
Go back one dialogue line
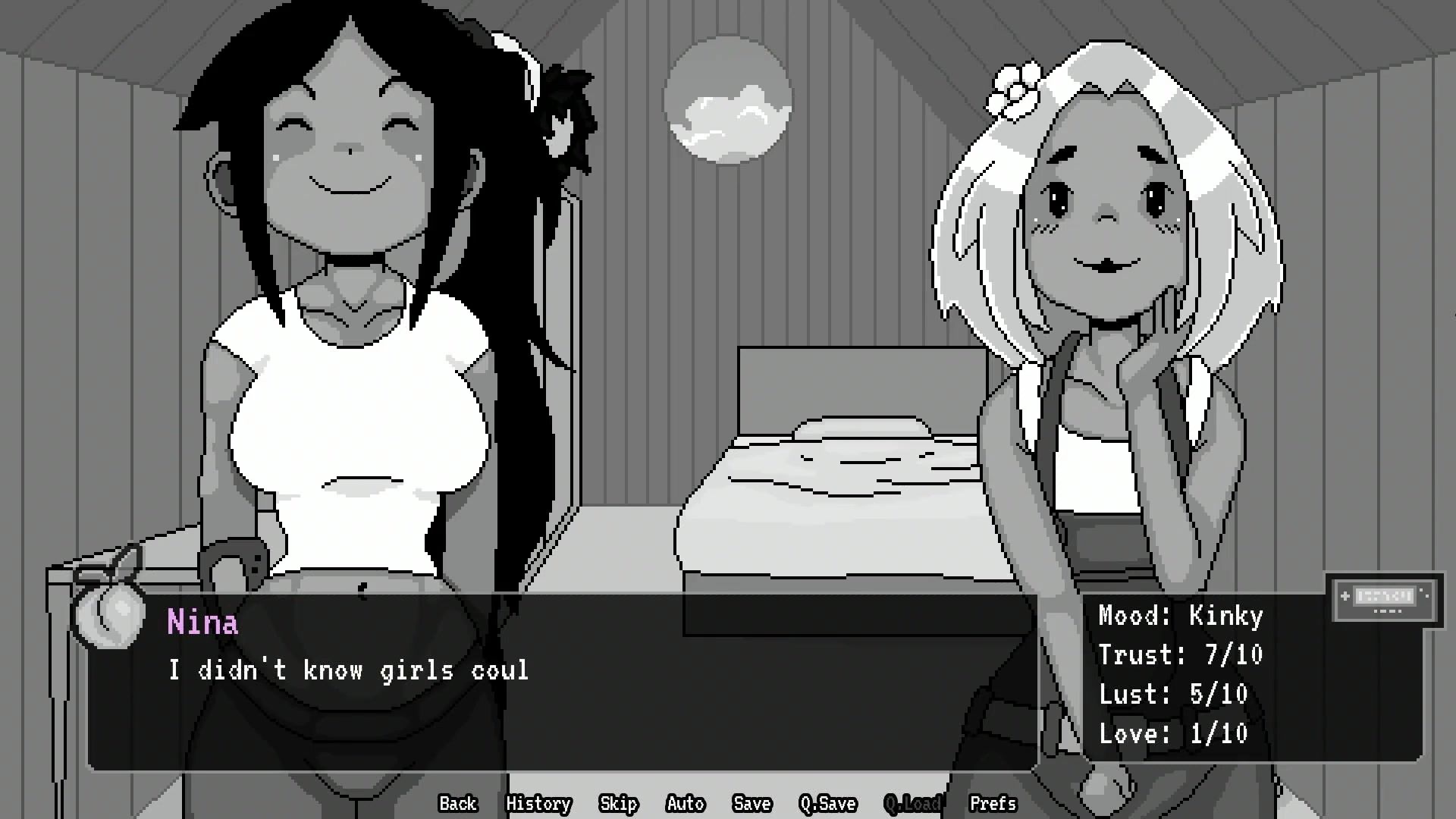point(457,803)
